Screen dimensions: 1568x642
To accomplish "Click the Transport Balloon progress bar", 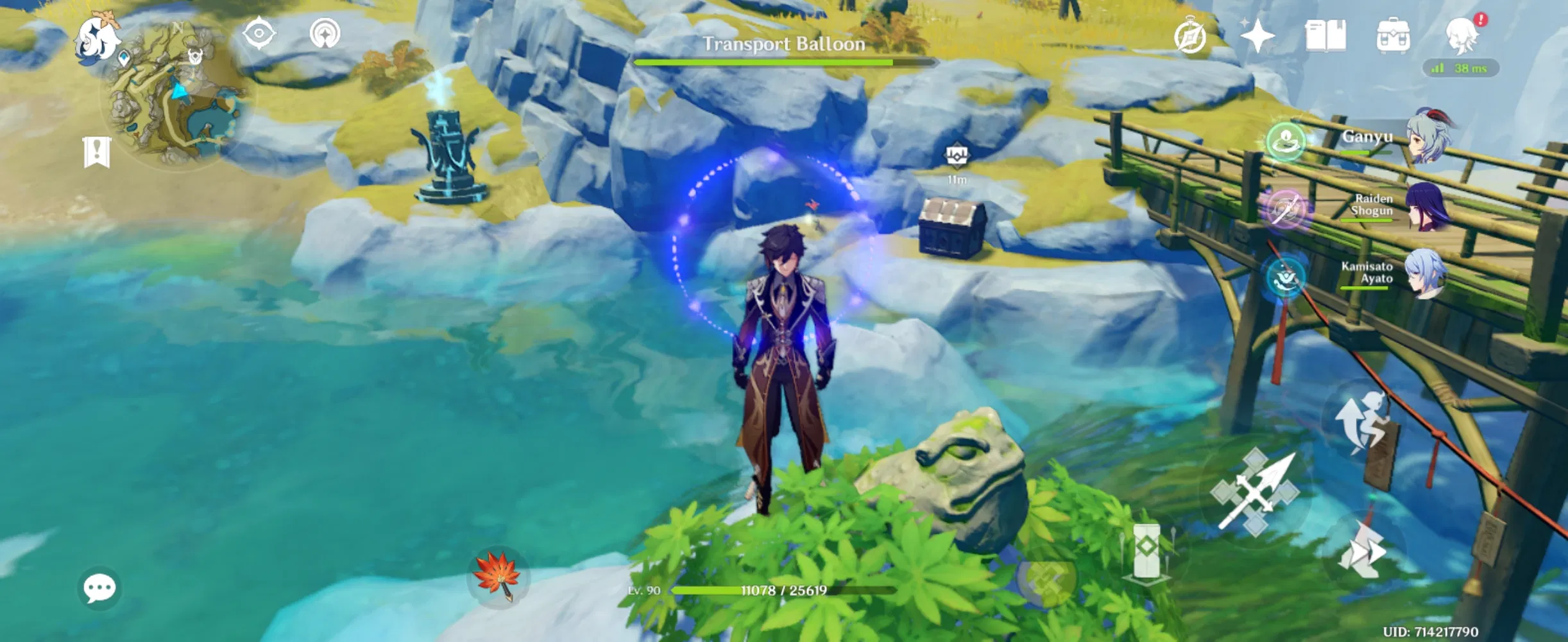I will (x=783, y=62).
